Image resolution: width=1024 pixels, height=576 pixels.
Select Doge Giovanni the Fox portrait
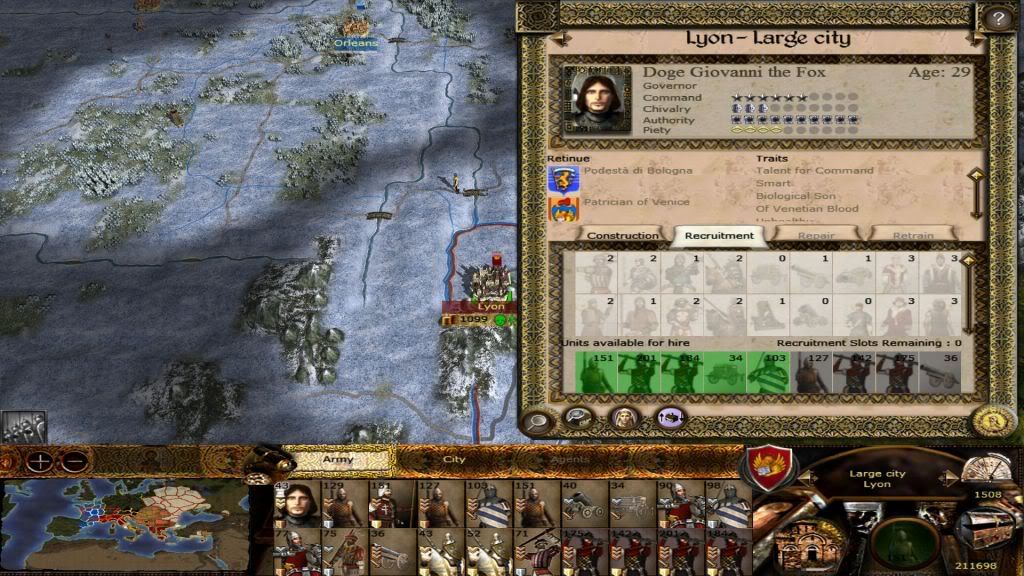(597, 100)
